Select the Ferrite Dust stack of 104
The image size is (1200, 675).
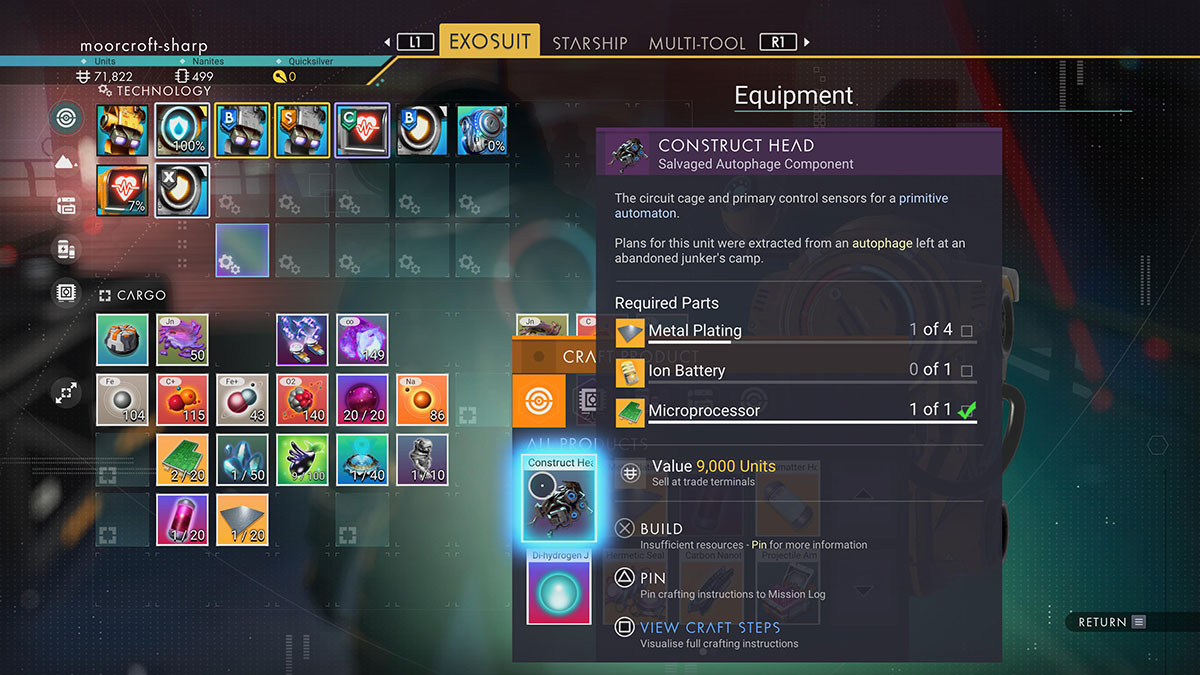coord(122,400)
